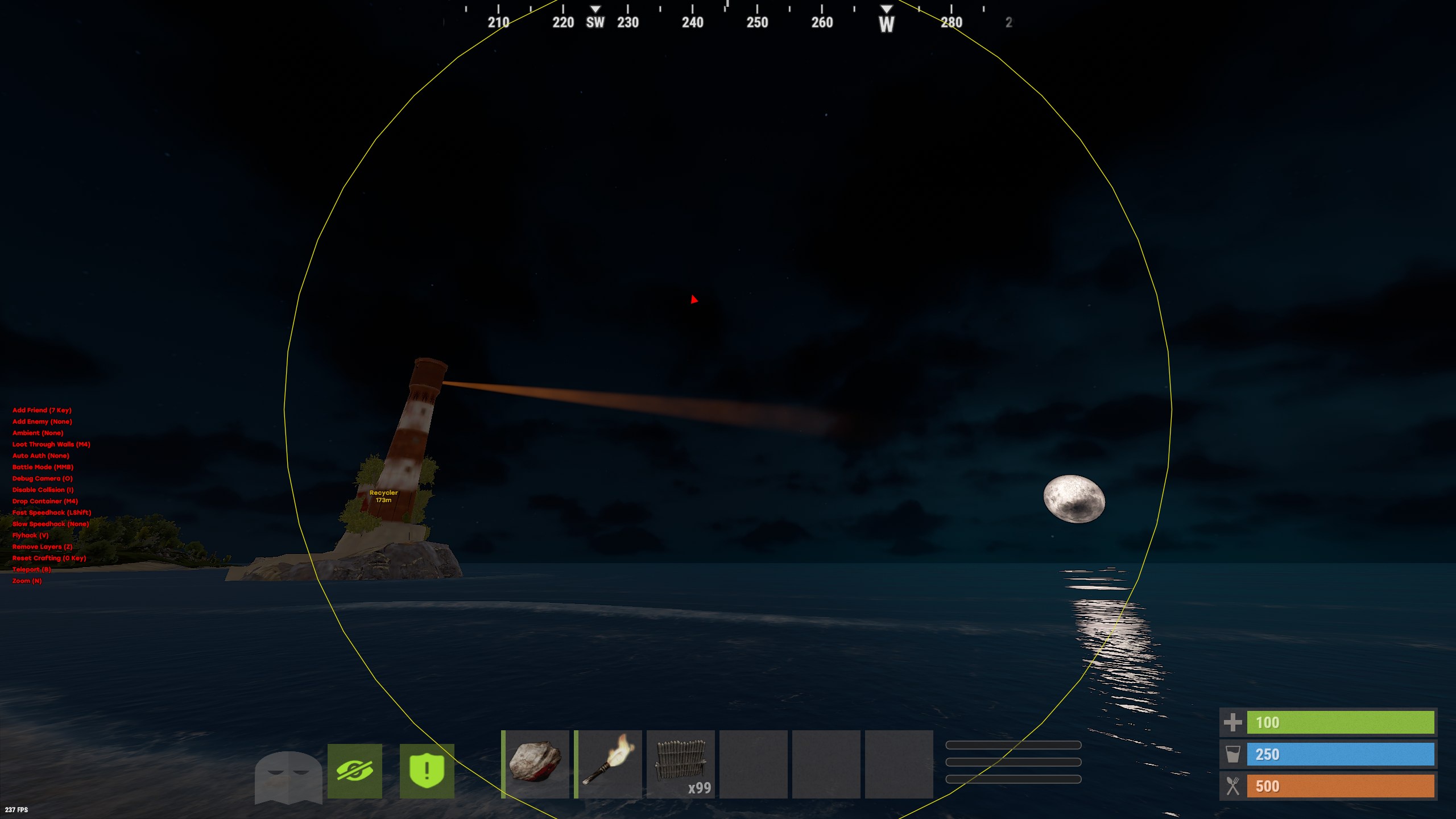
Task: Click the utensils icon beside the orange bar
Action: (1234, 785)
